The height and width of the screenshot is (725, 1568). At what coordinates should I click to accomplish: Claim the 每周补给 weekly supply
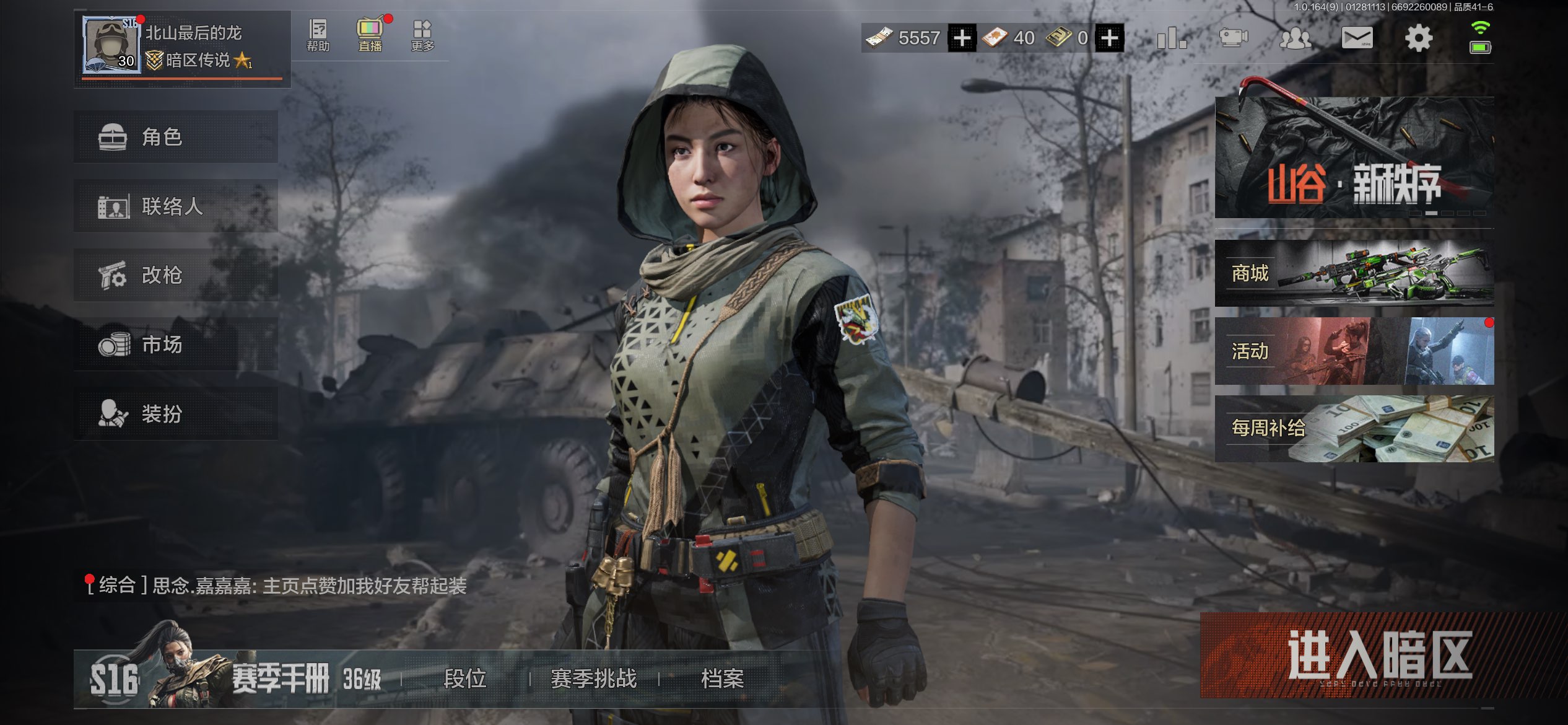point(1354,428)
